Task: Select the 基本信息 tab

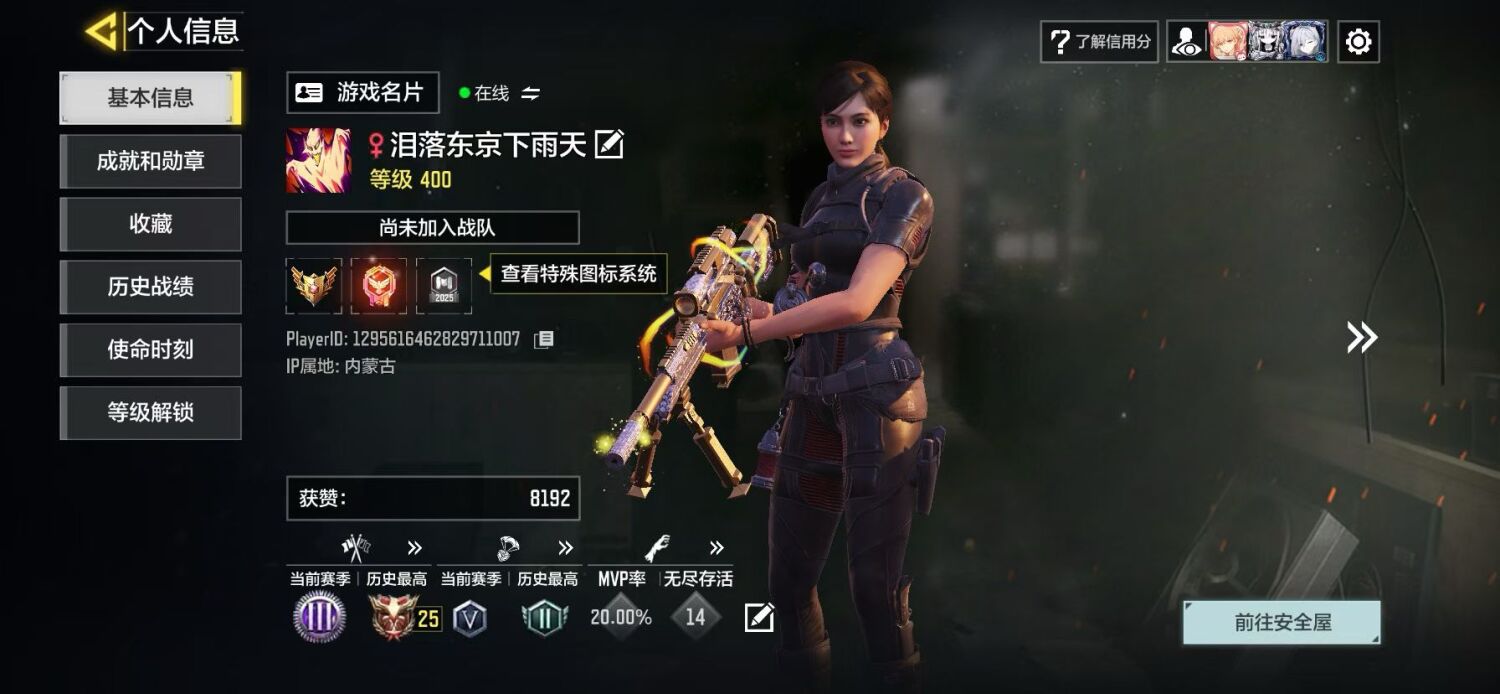Action: click(x=151, y=98)
